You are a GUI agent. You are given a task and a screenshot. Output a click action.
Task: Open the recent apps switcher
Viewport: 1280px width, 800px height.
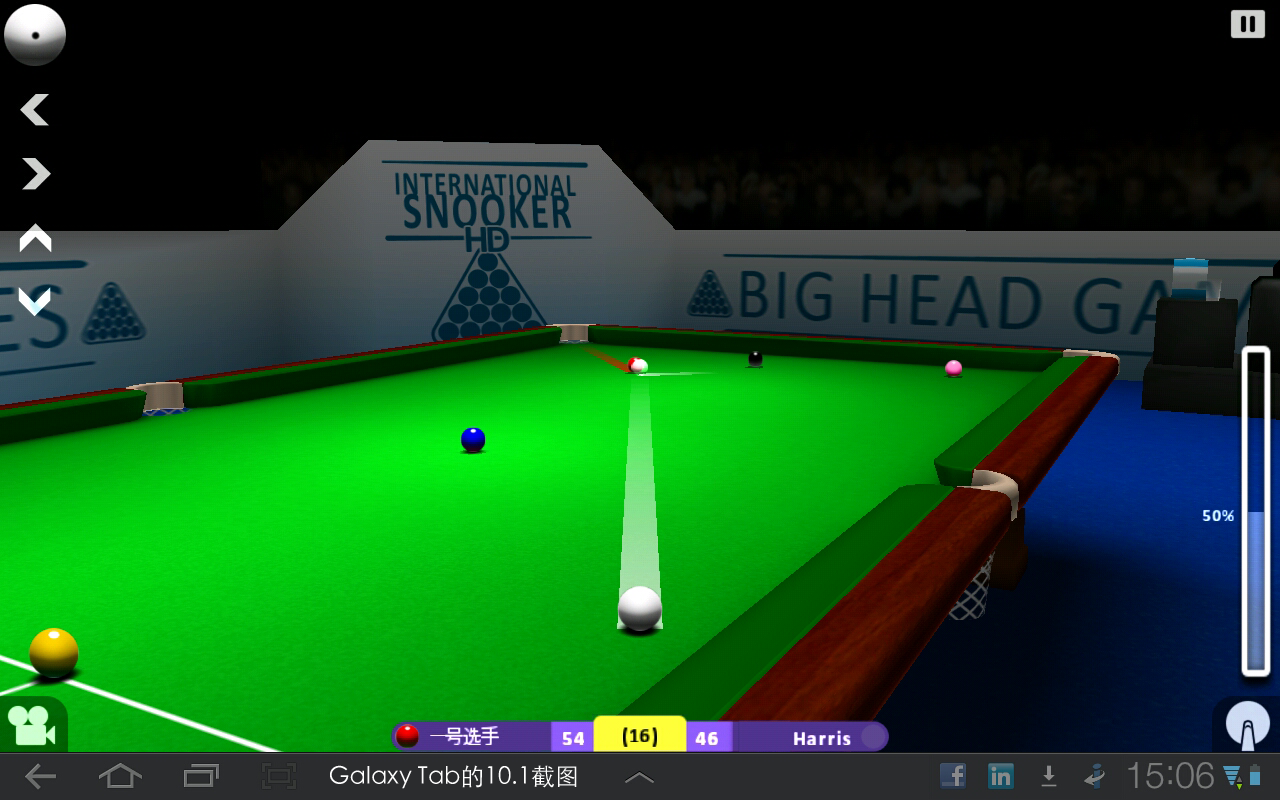(199, 775)
